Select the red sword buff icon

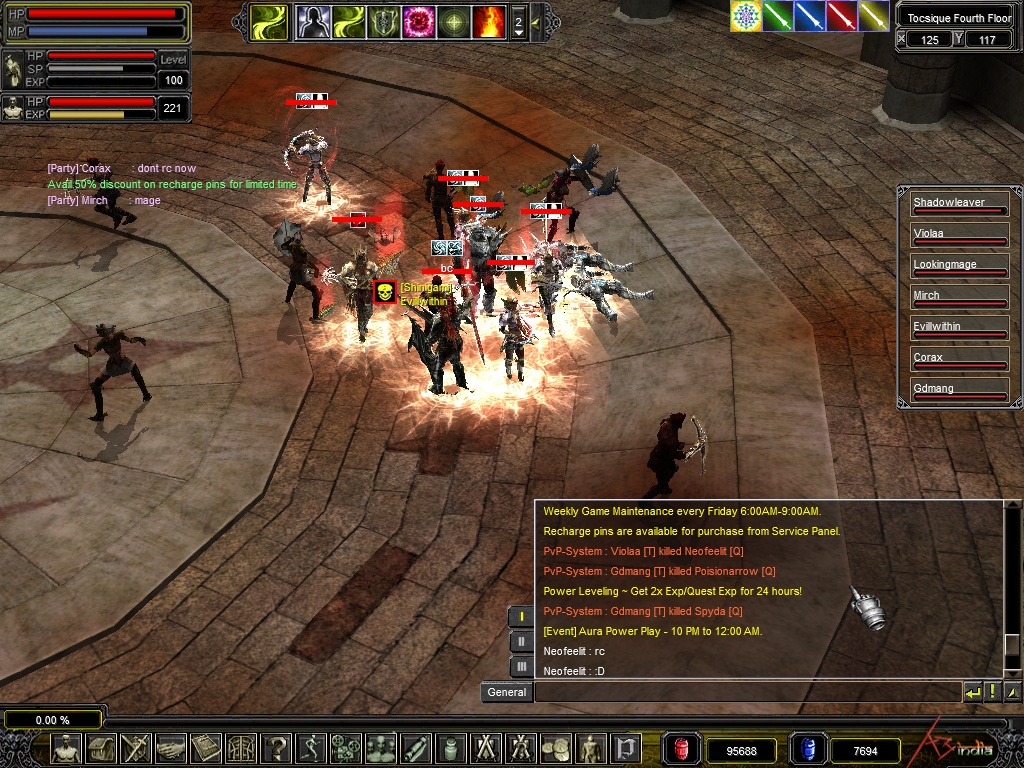coord(842,16)
